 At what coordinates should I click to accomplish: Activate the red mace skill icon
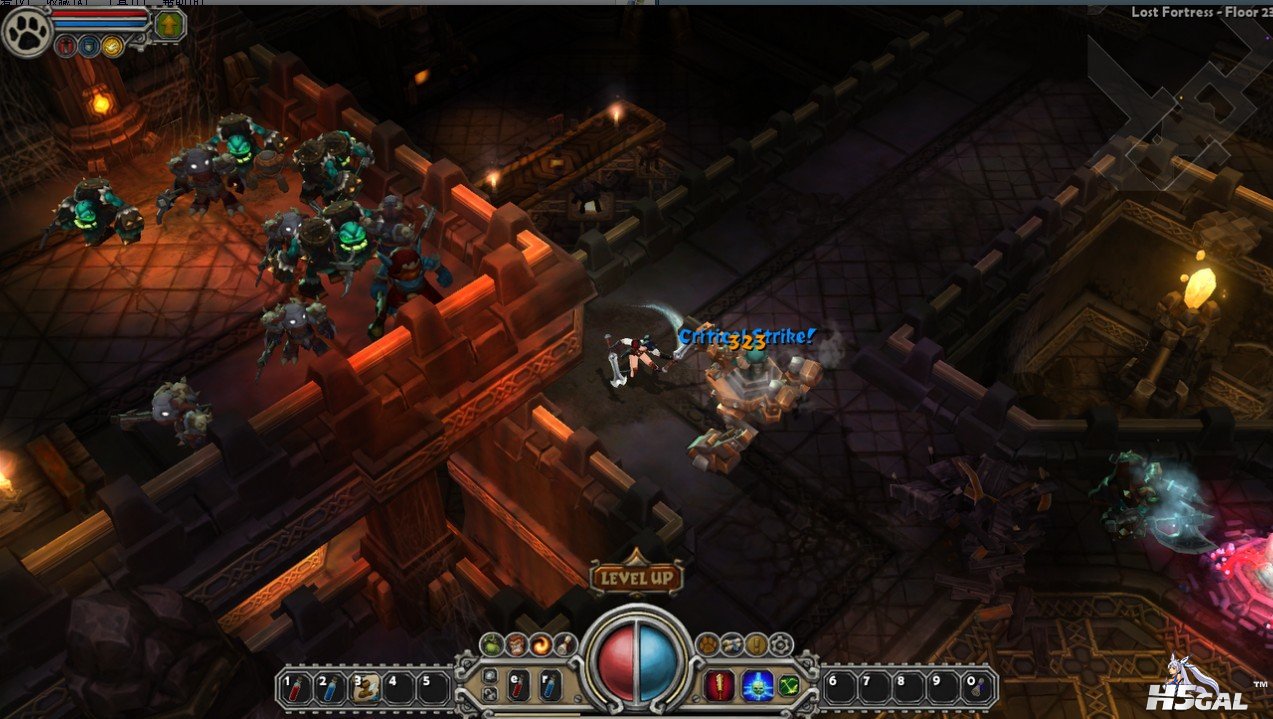[x=720, y=686]
